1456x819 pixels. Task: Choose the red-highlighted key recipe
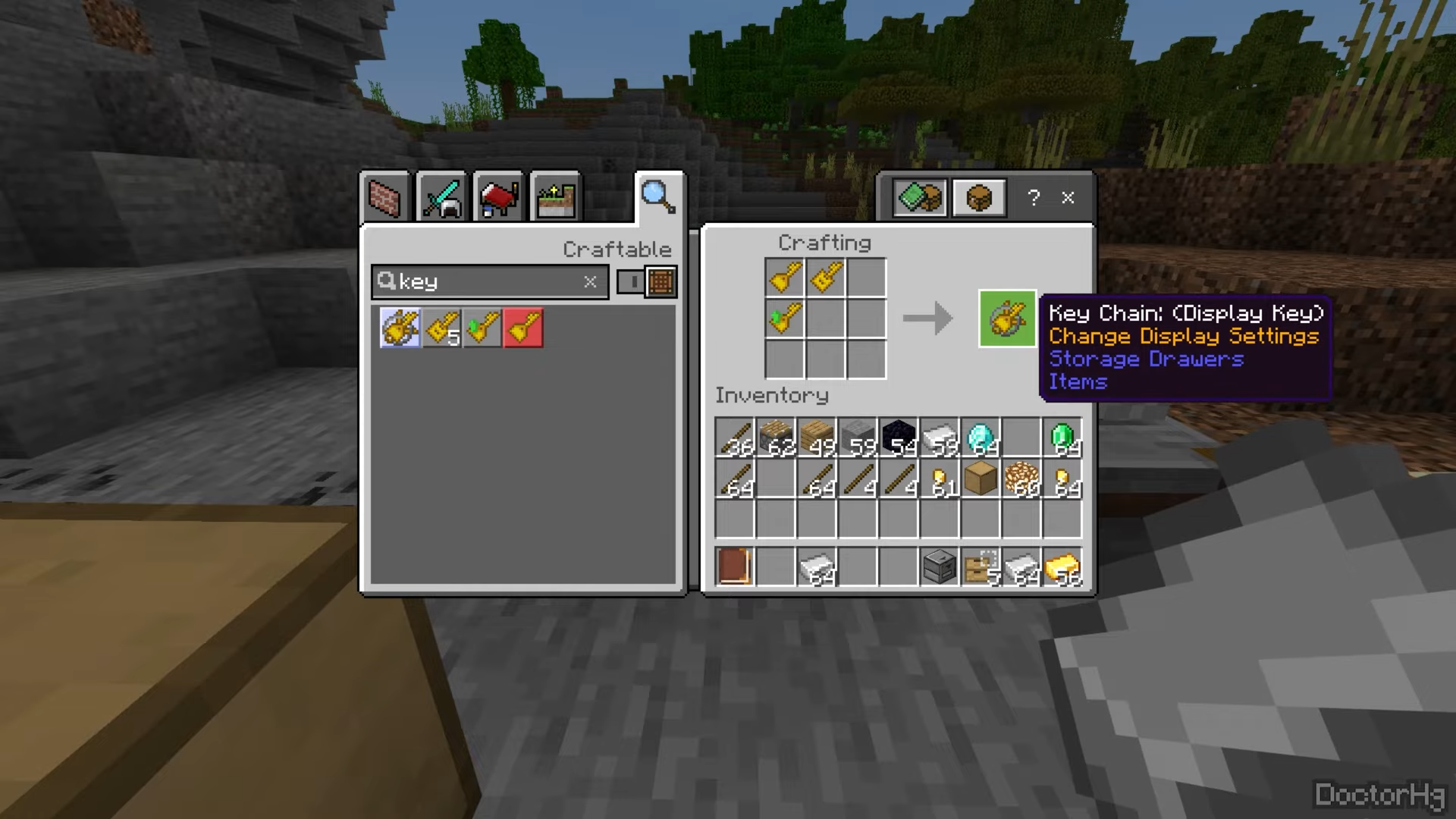(523, 328)
